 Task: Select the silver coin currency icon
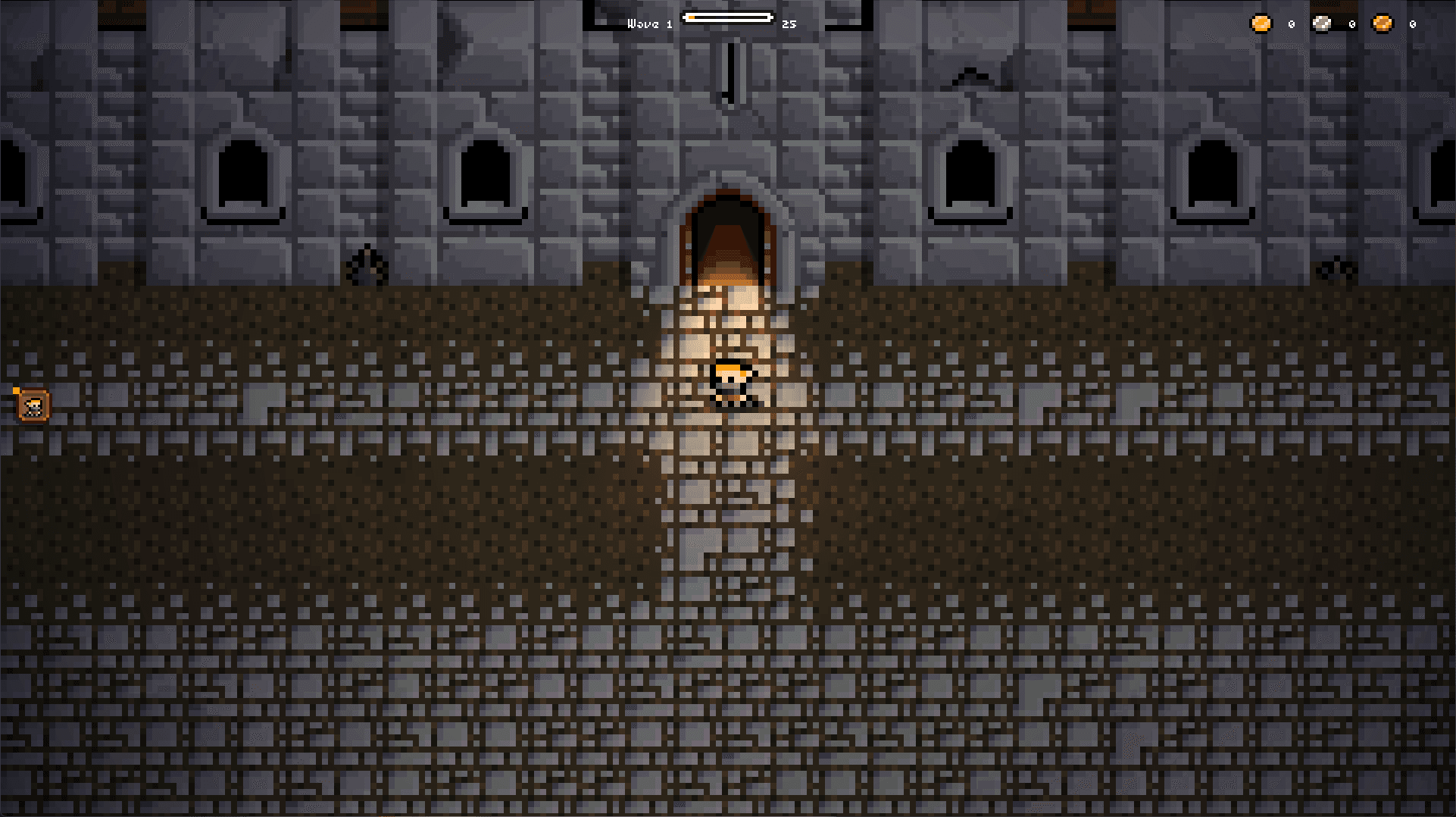1321,23
